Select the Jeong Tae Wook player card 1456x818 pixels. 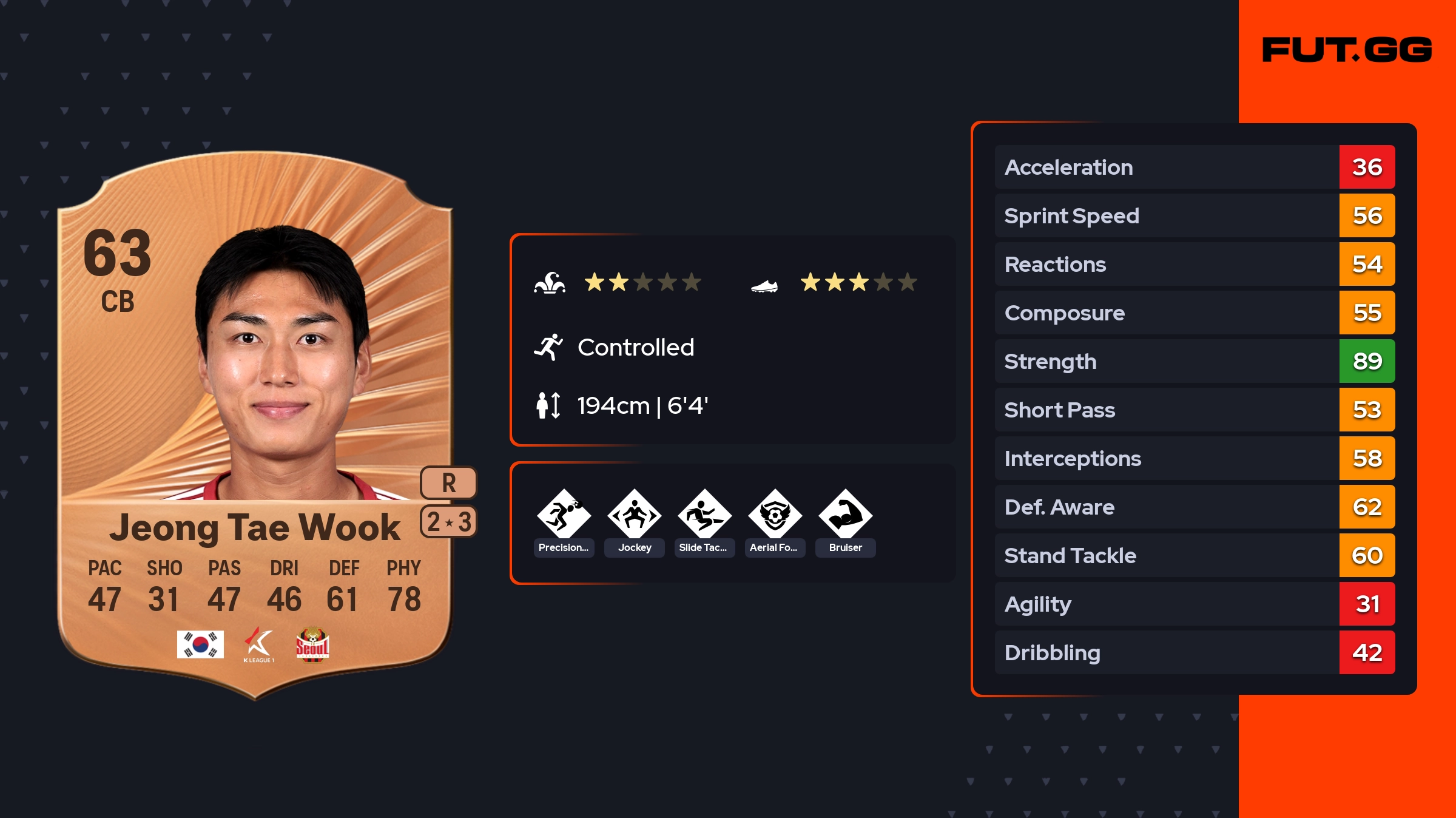click(x=255, y=425)
